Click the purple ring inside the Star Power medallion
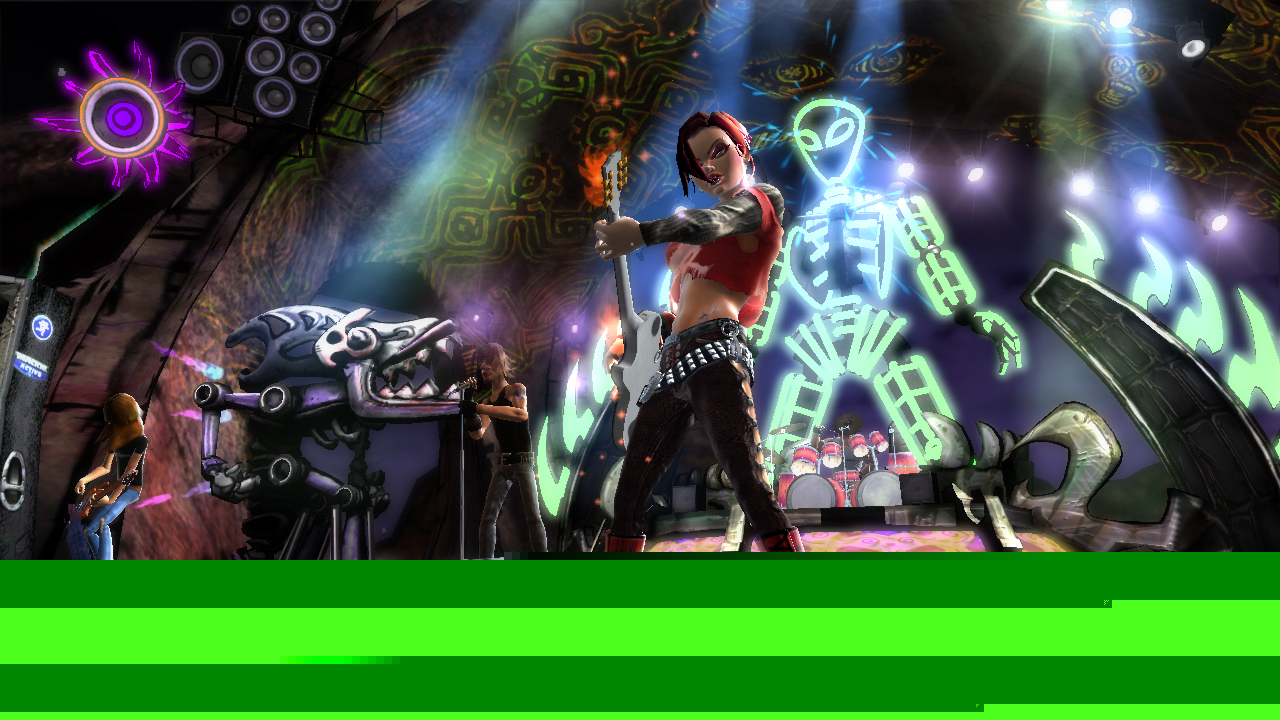Screen dimensions: 1280x720 121,118
